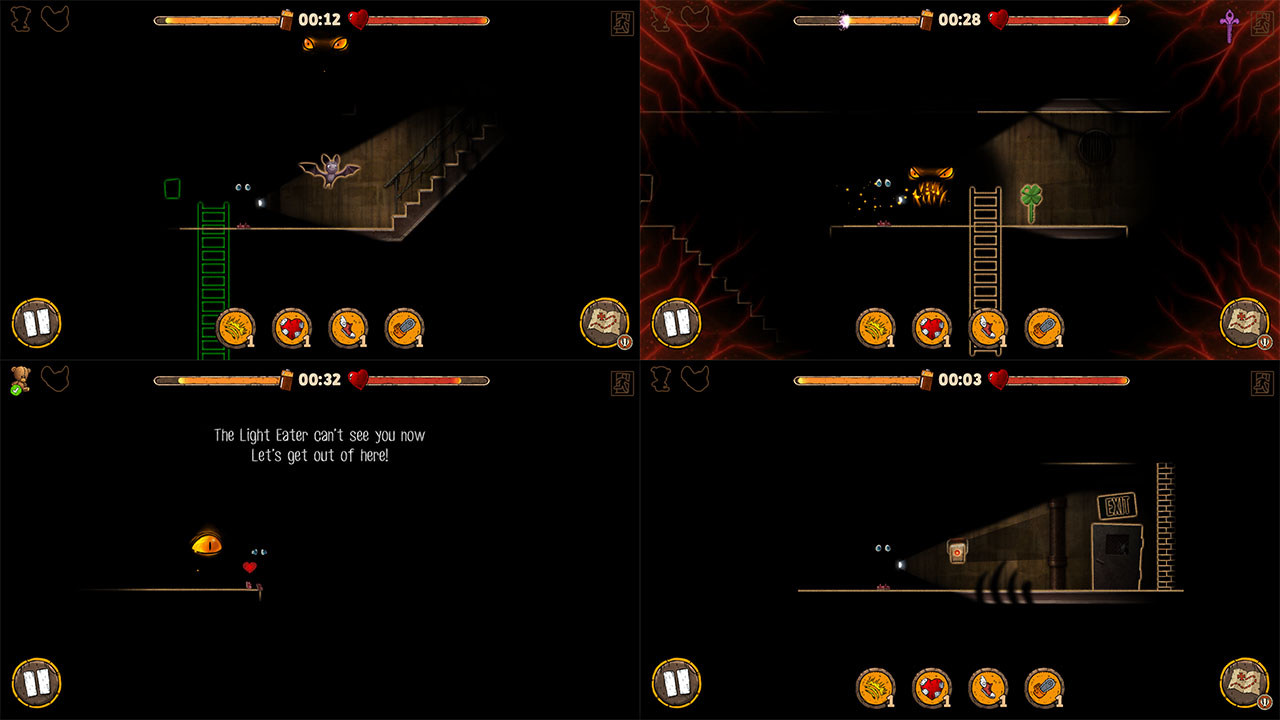Activate the winged shoe item in the bat staircase view
Screen dimensions: 1280x720
[x=348, y=328]
